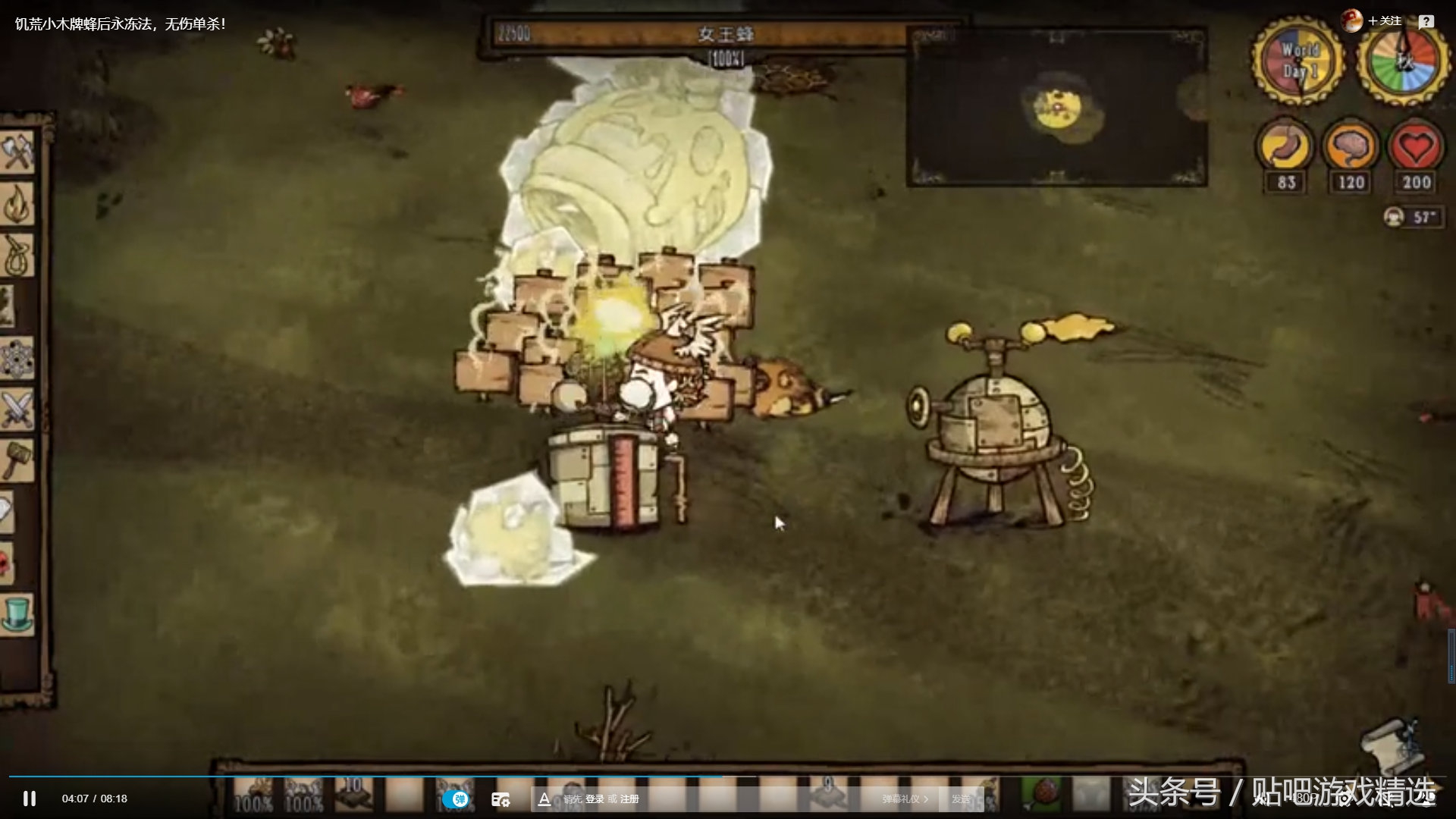Choose the Structures hammer crafting tab
Screen dimensions: 1456x819
pos(17,460)
